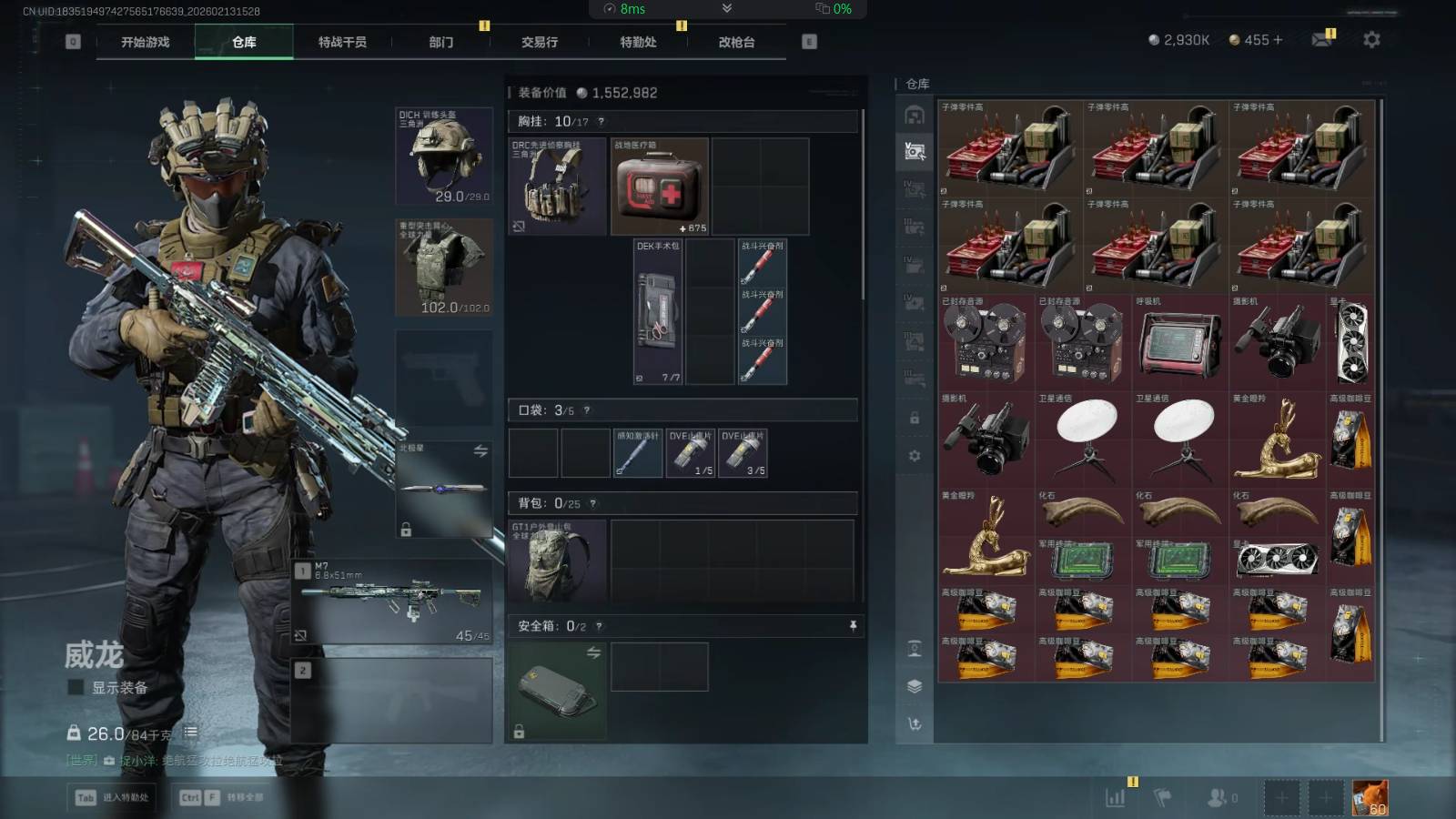This screenshot has width=1456, height=819.
Task: Check the mail envelope icon
Action: (1322, 40)
